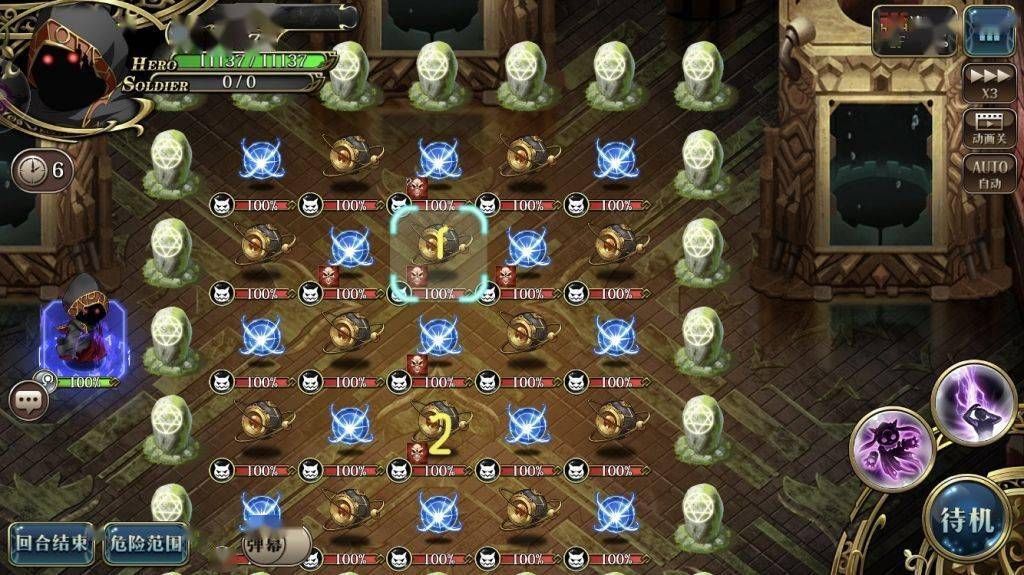The height and width of the screenshot is (575, 1024).
Task: Show the danger range (危险范围)
Action: [145, 543]
